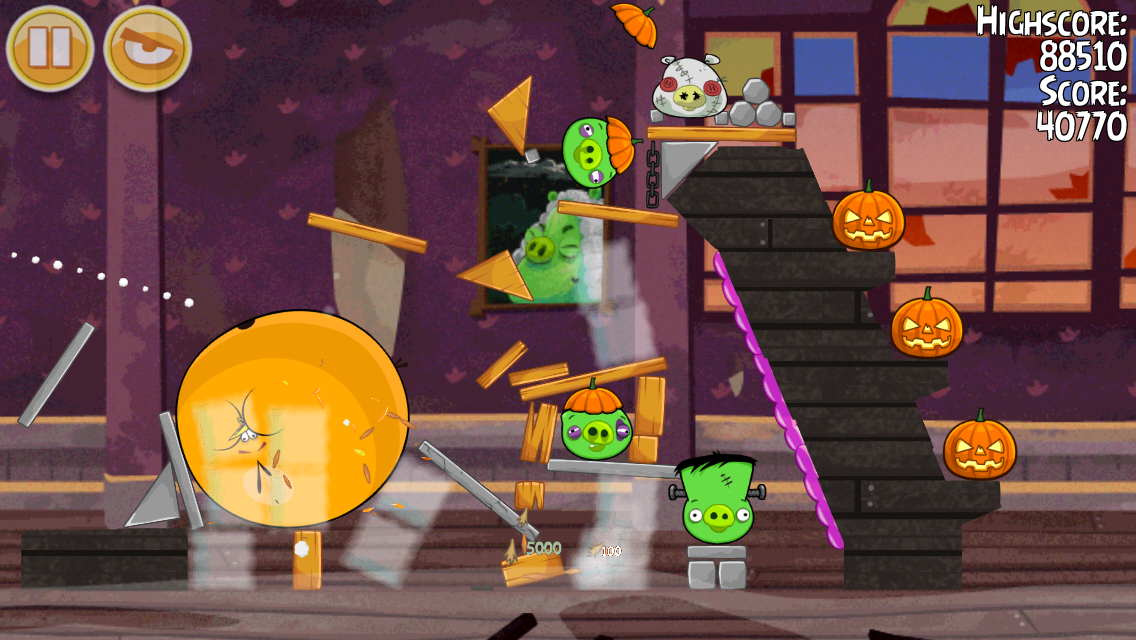1136x640 pixels.
Task: Pause the game with the pause button
Action: [x=50, y=47]
